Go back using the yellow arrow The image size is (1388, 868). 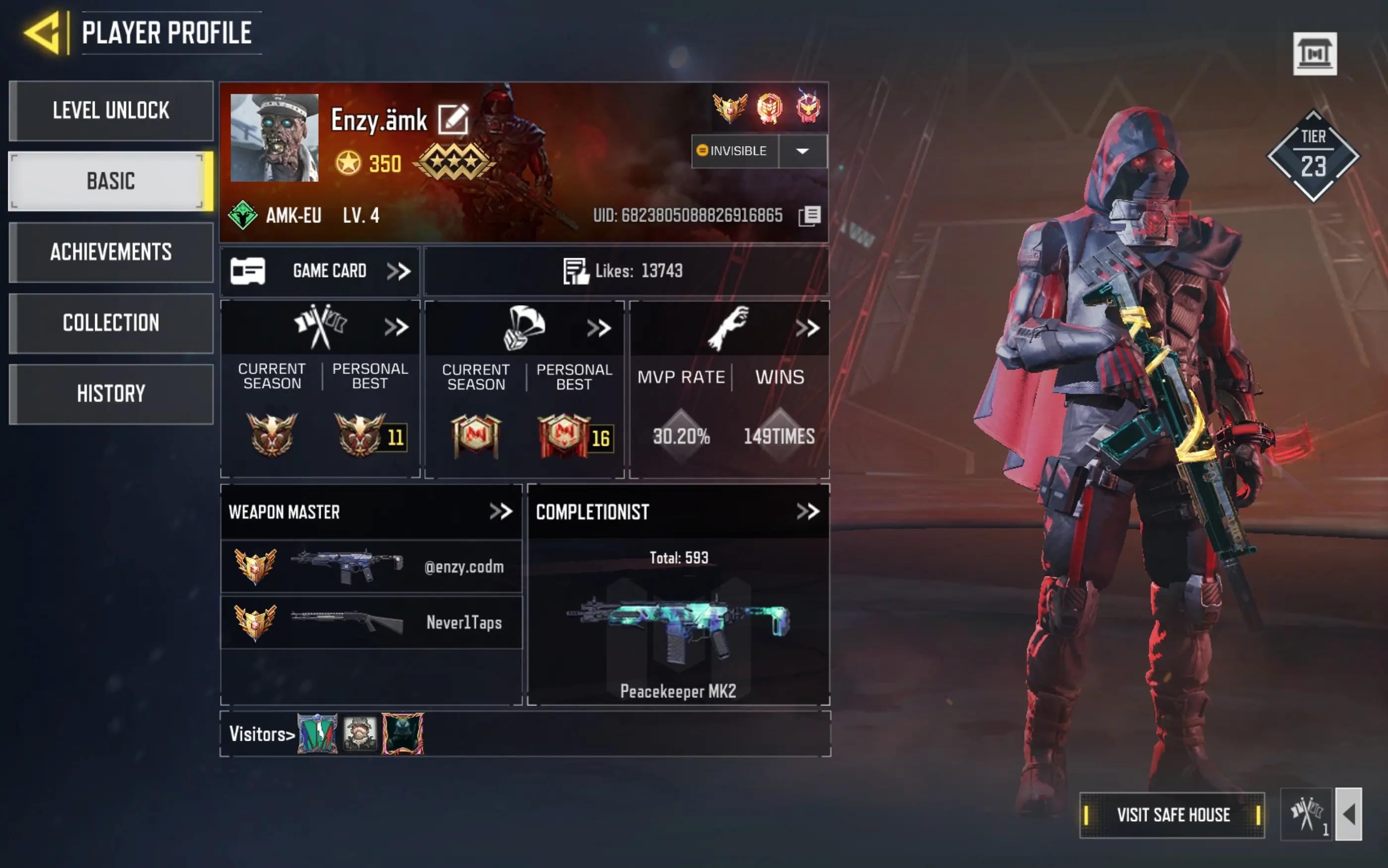(x=43, y=33)
